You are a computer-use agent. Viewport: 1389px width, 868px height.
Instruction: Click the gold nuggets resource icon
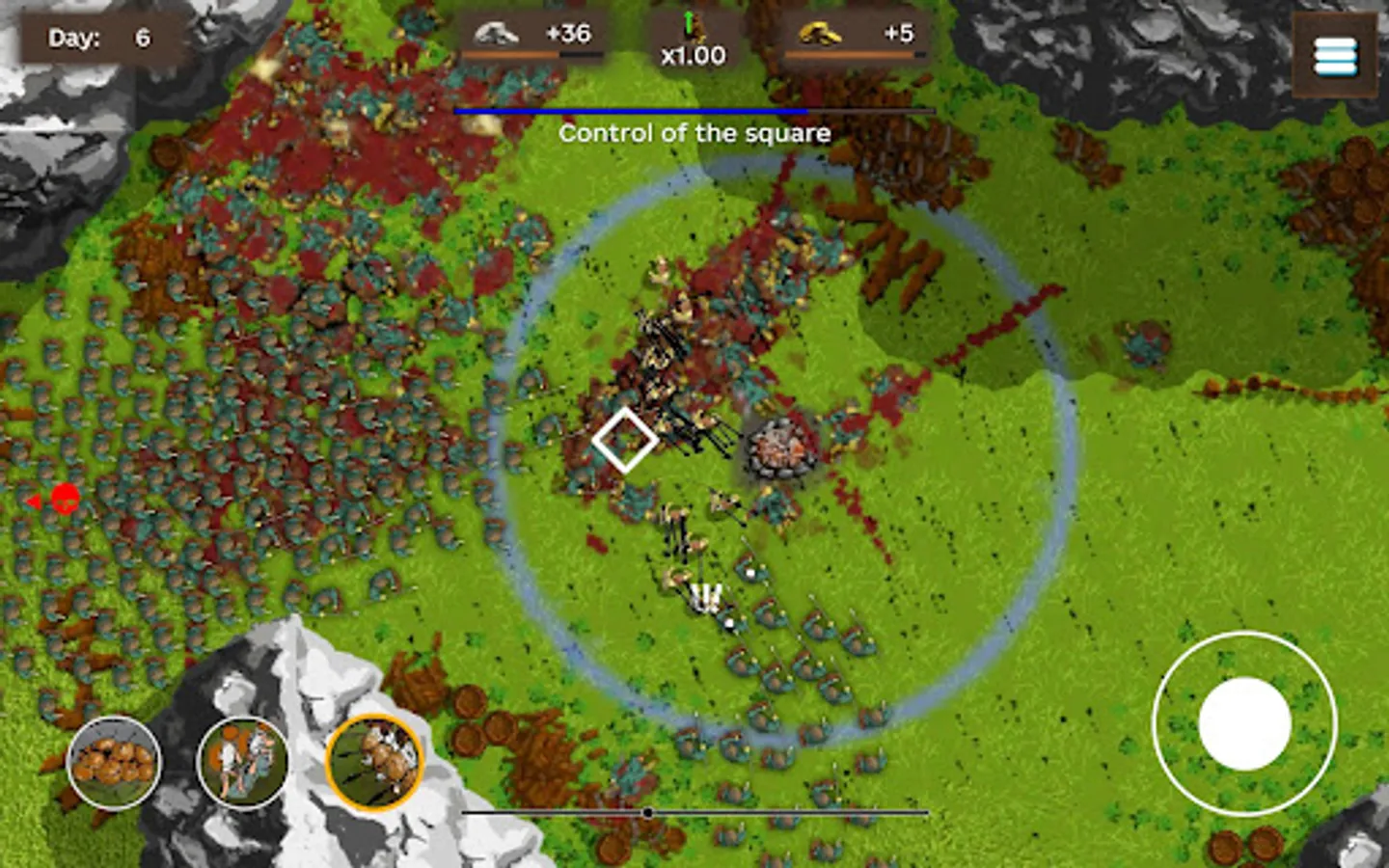point(820,34)
